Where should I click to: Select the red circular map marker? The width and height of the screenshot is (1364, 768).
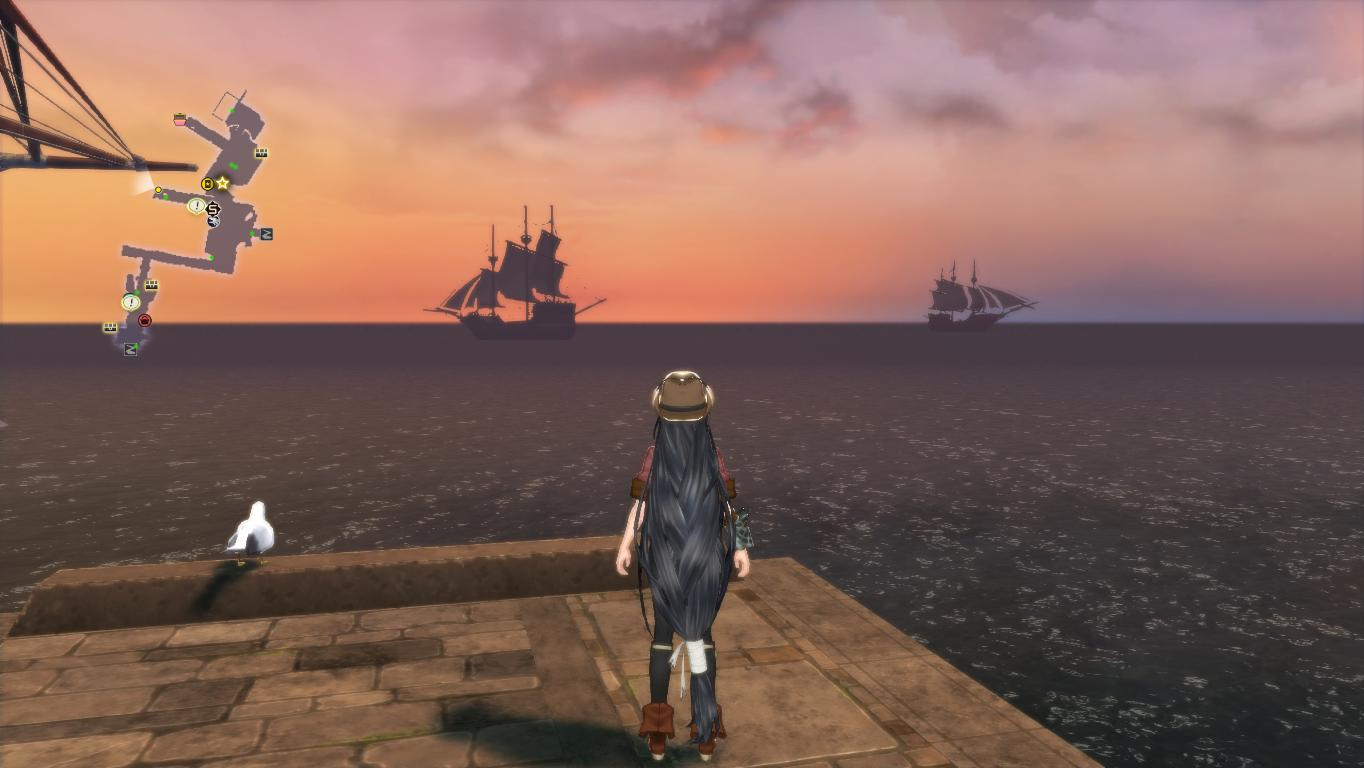145,320
